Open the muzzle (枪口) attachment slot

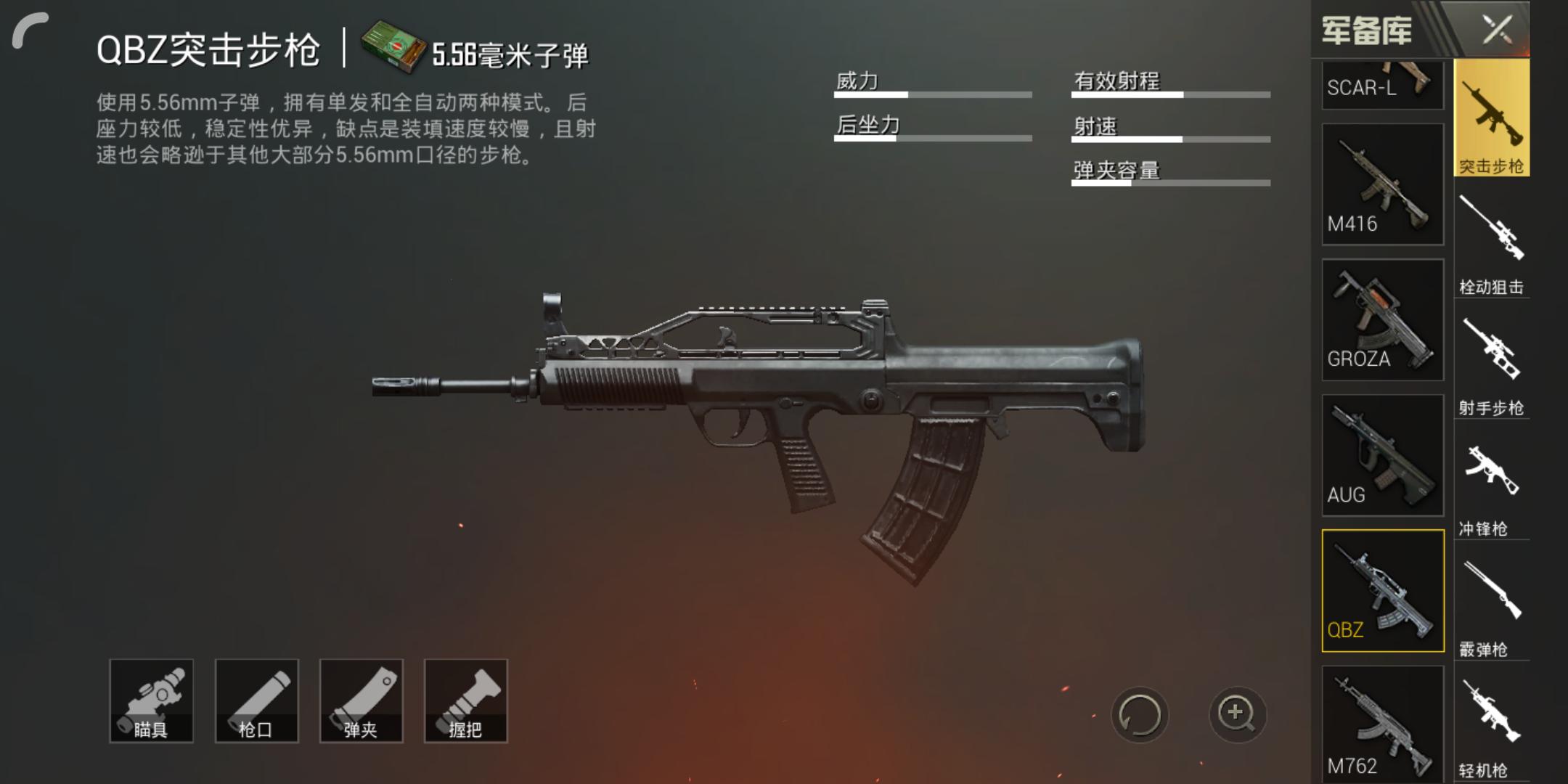tap(256, 701)
